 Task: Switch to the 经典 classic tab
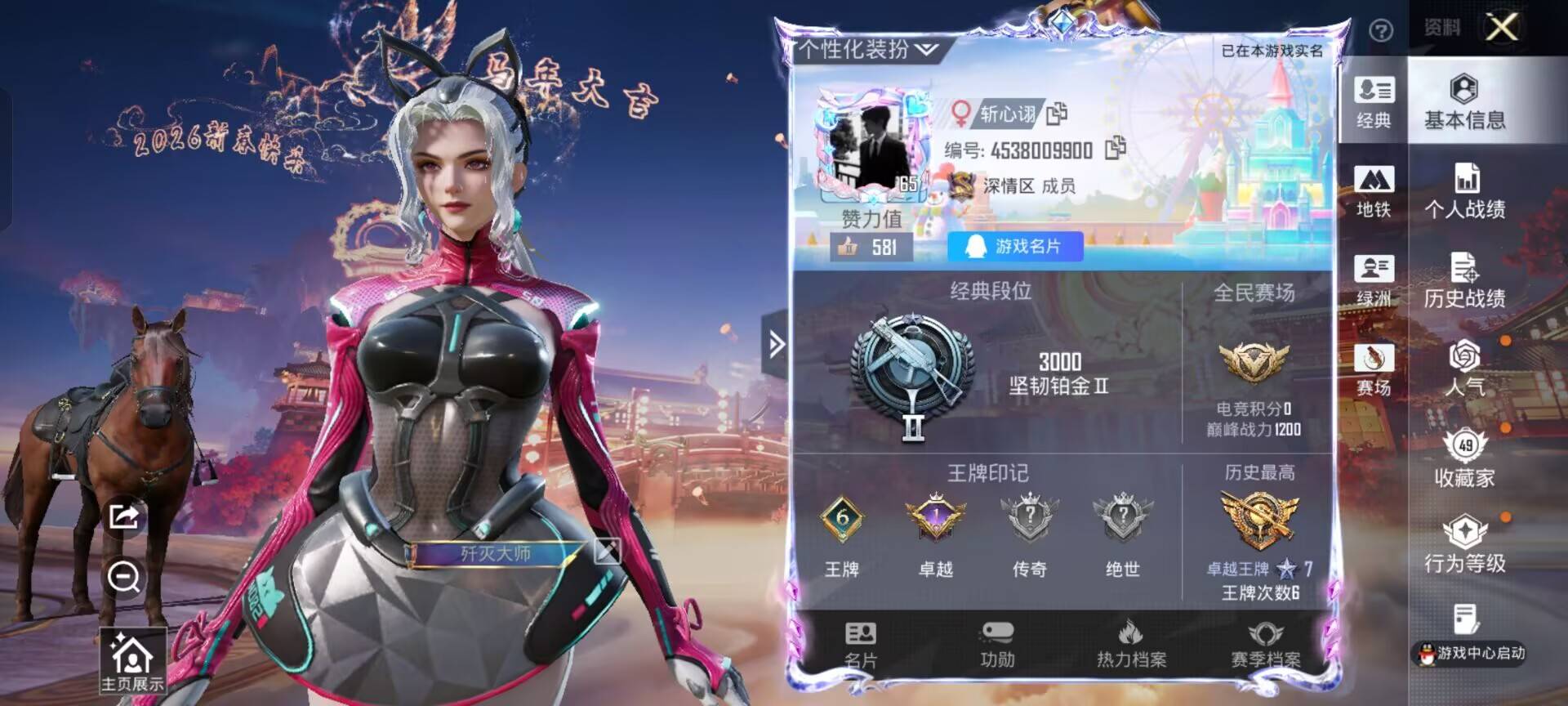[1374, 102]
